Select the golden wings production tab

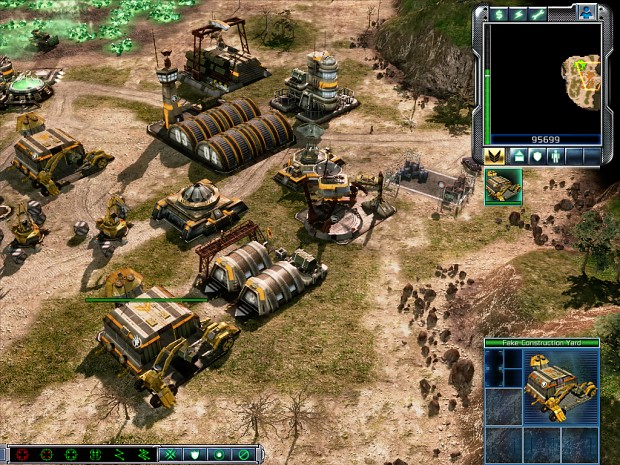coord(495,156)
